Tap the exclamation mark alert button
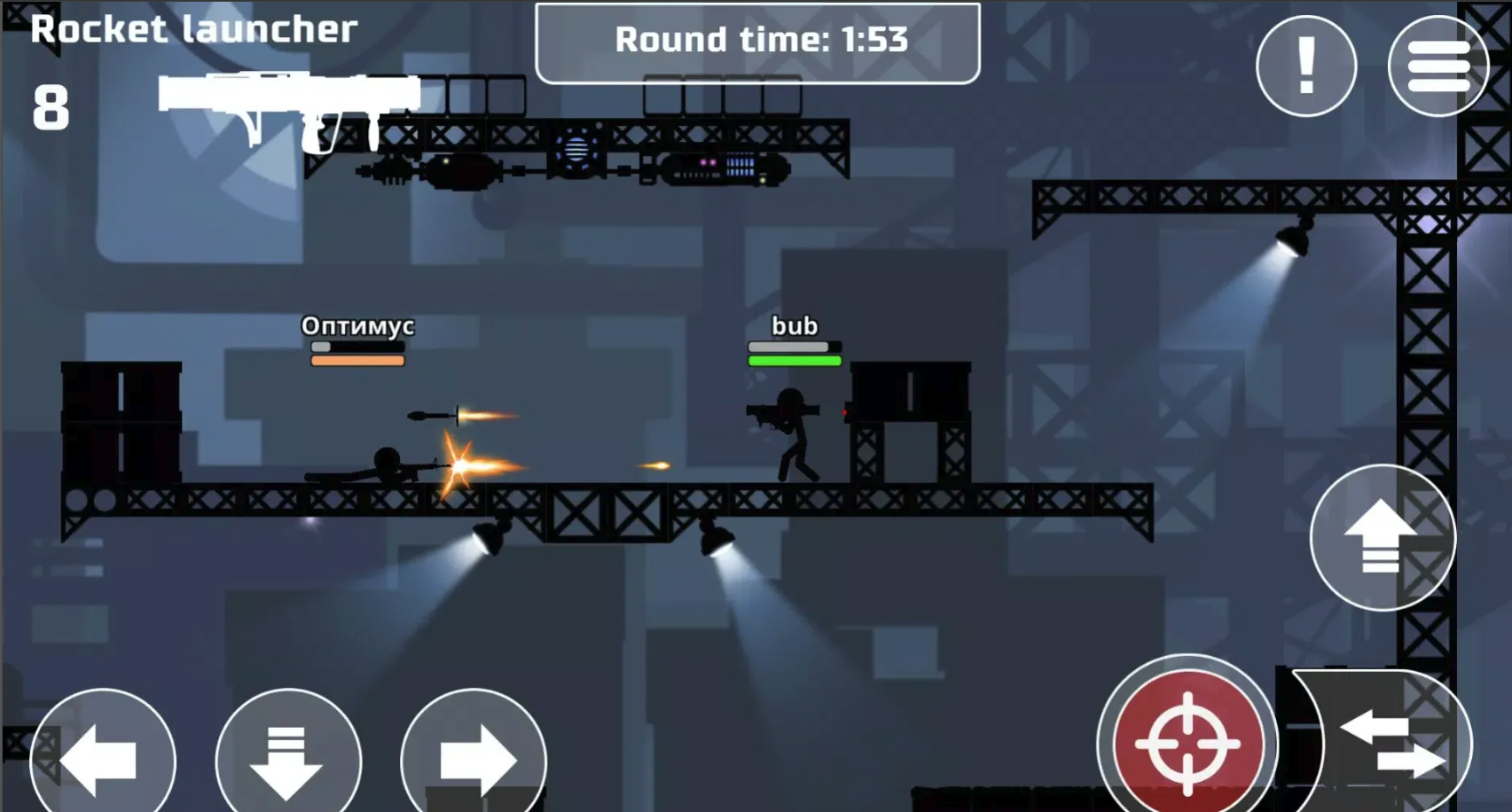1512x812 pixels. 1305,66
